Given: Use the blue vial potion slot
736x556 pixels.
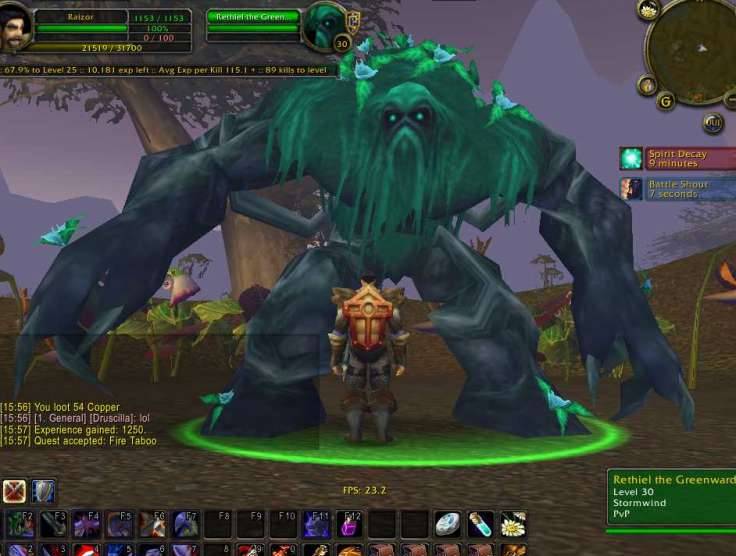Looking at the screenshot, I should (480, 523).
